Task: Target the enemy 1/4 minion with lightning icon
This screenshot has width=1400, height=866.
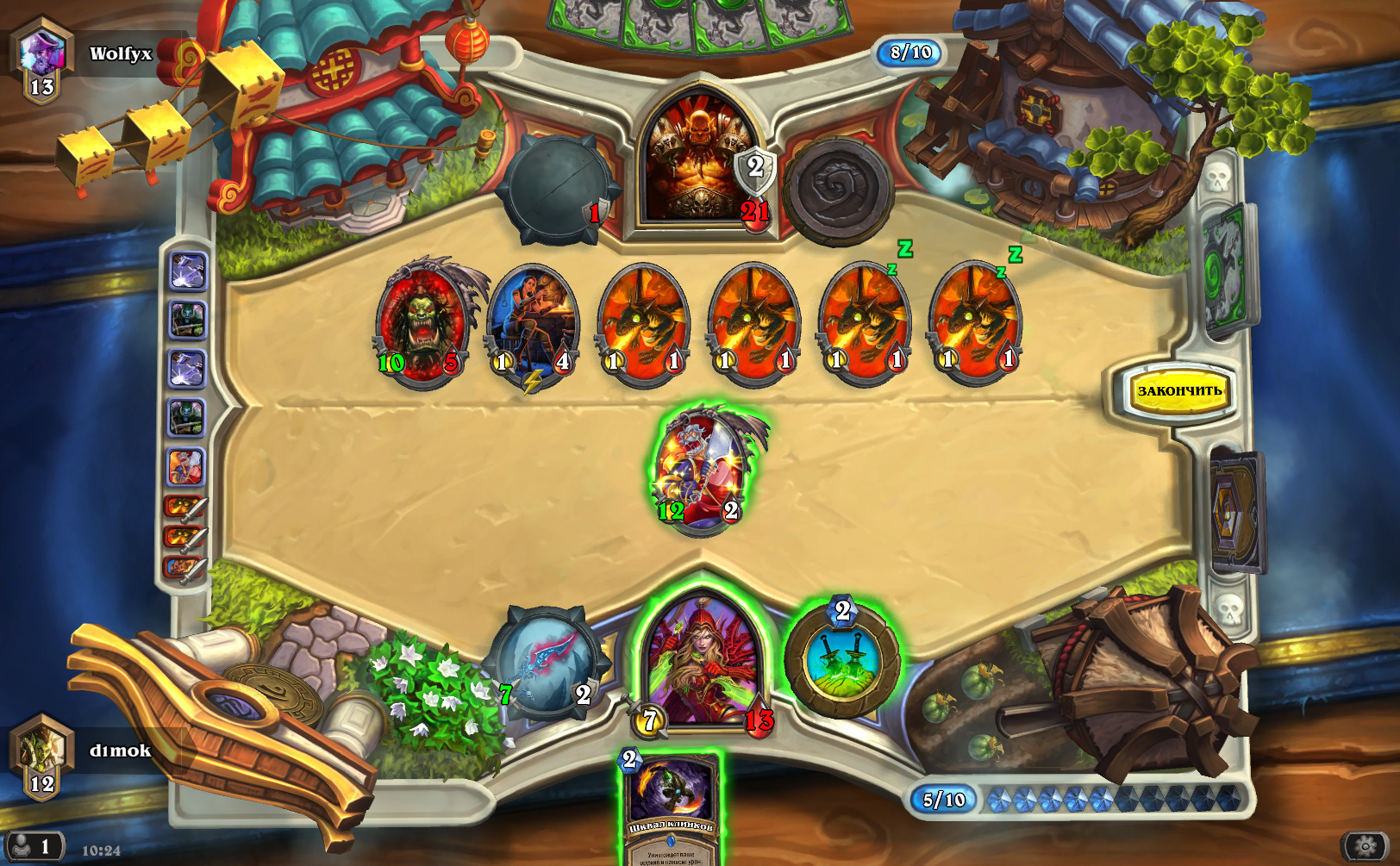Action: tap(533, 323)
